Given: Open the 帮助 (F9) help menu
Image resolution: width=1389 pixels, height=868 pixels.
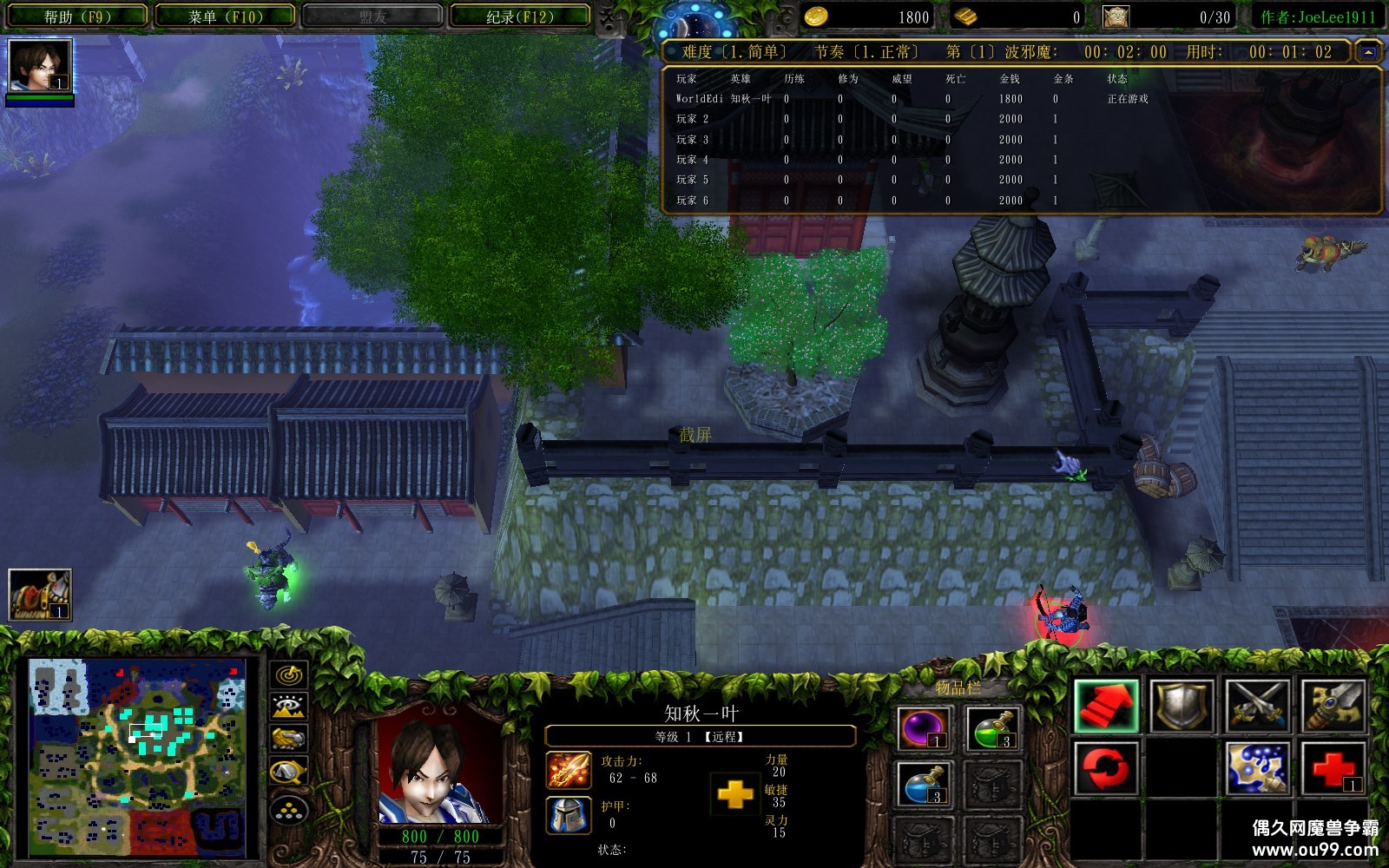Looking at the screenshot, I should [x=76, y=16].
